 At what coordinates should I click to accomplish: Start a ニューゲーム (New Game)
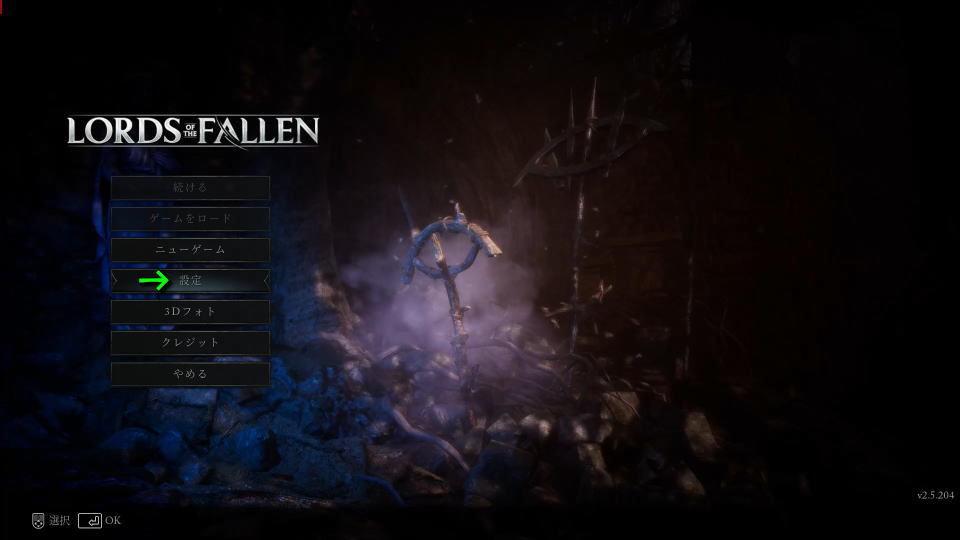click(x=190, y=249)
